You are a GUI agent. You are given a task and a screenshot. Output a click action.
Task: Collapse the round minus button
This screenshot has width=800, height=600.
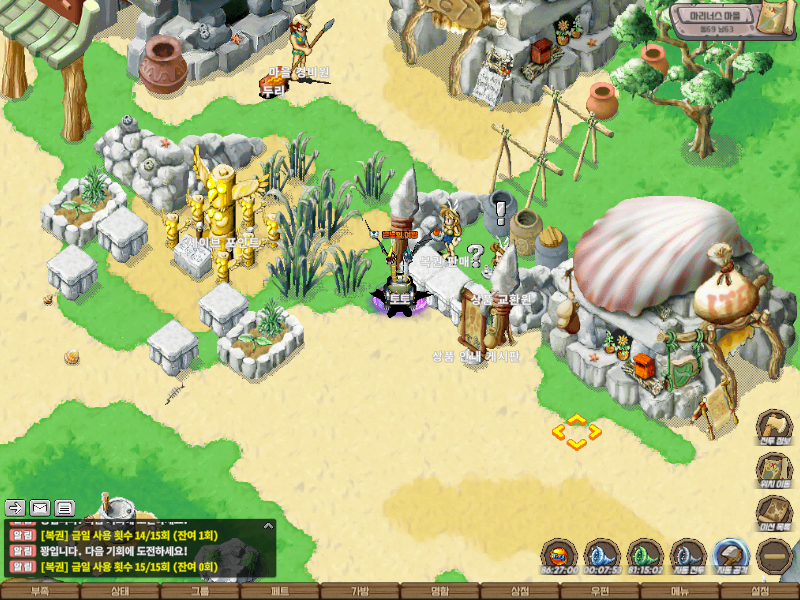pos(774,556)
